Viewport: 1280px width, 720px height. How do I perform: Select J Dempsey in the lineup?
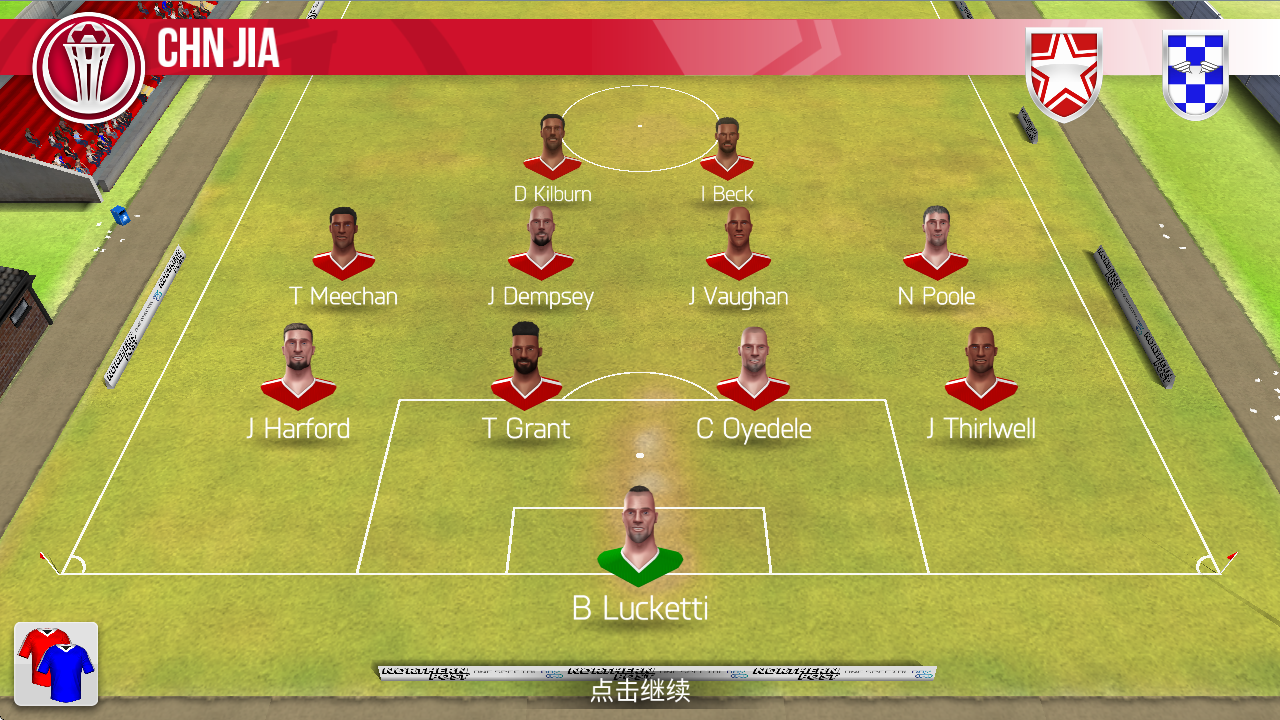pyautogui.click(x=540, y=244)
